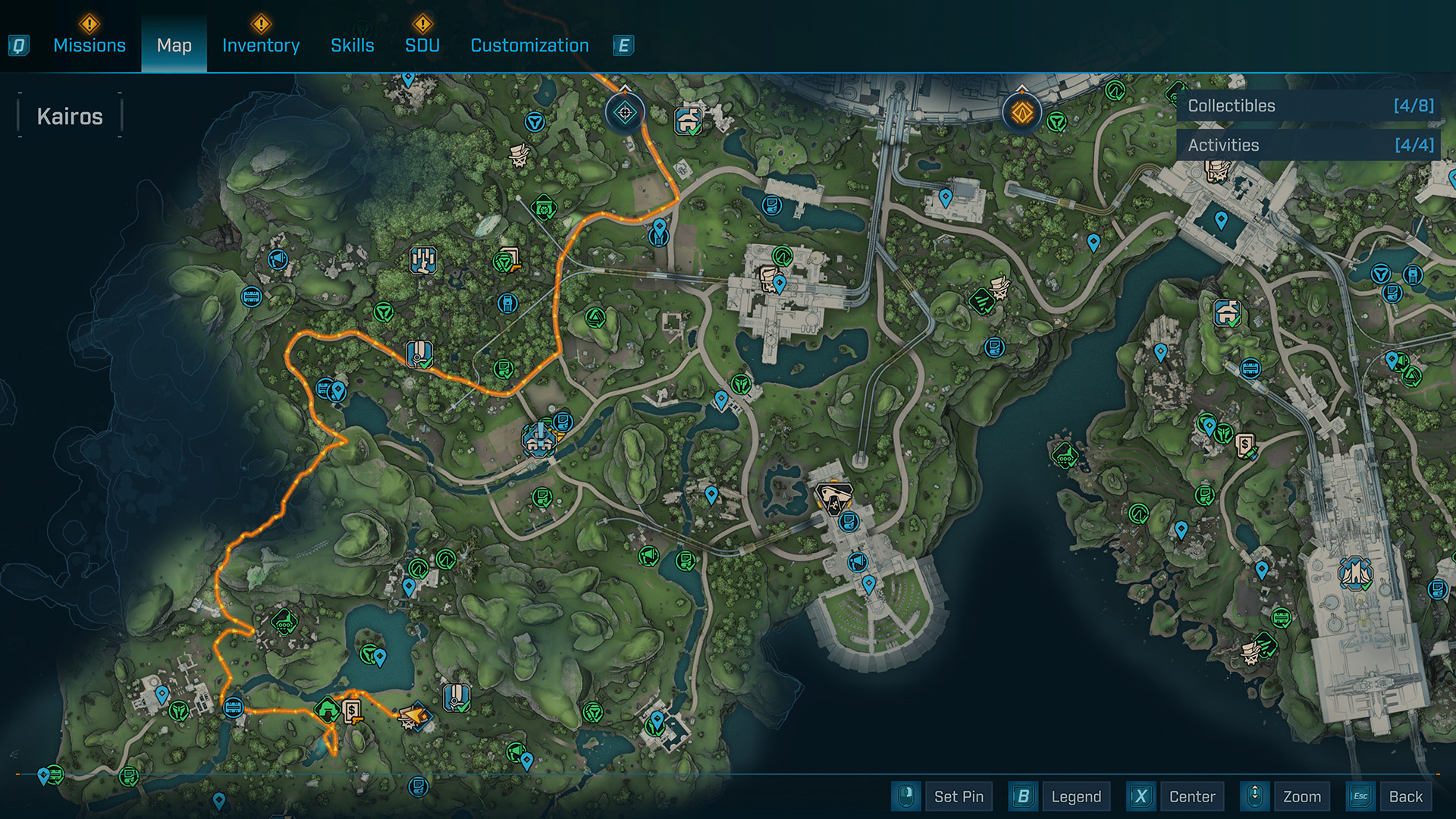Select the dollar-sign vending machine marker
This screenshot has height=819, width=1456.
pyautogui.click(x=352, y=711)
